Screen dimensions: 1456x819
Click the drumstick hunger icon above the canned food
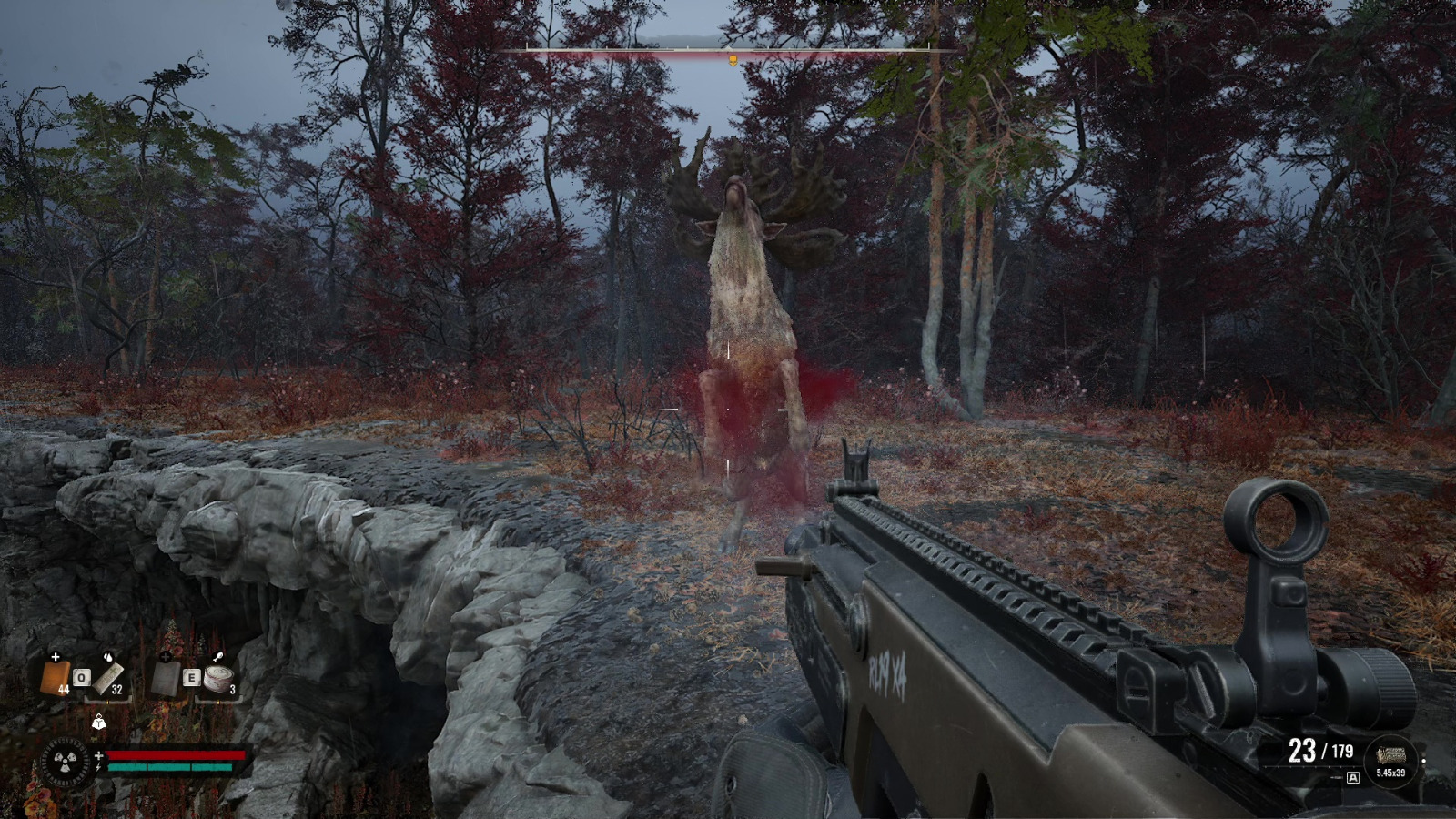[218, 656]
